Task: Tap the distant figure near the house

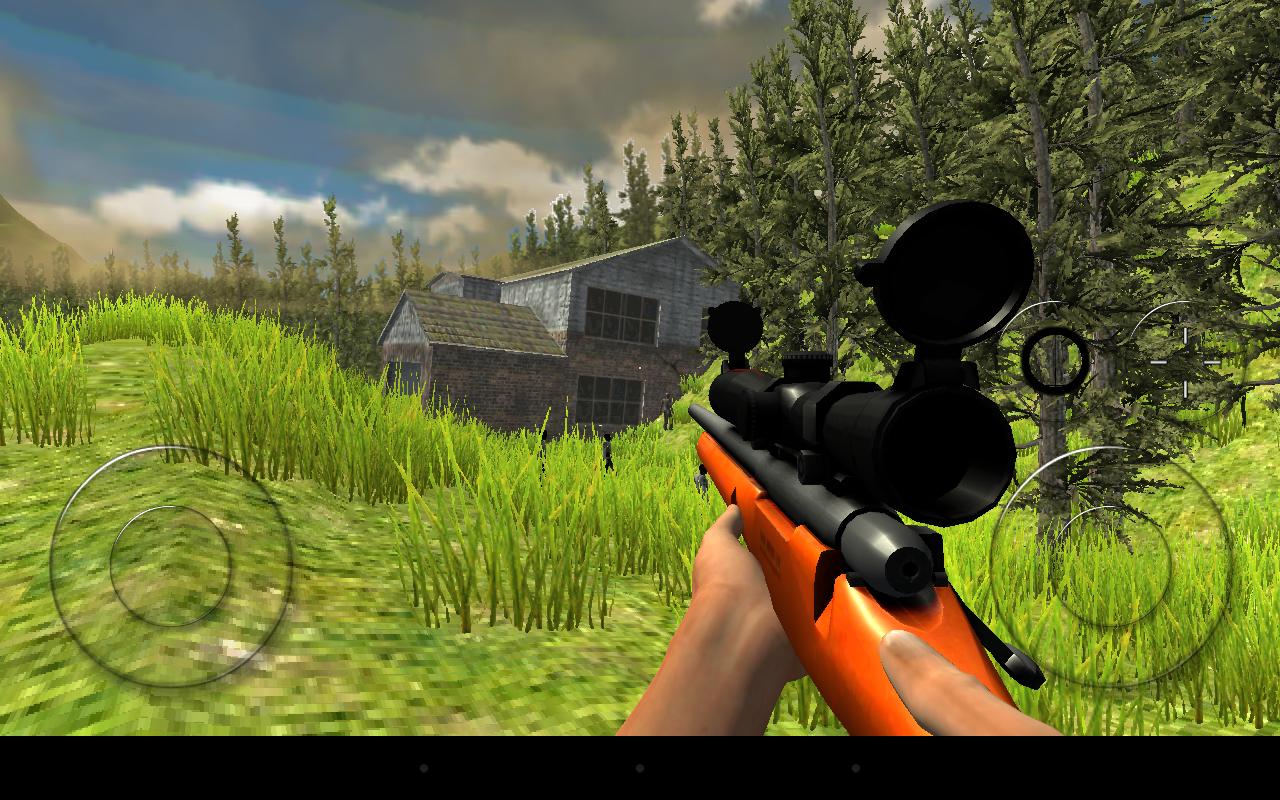Action: [x=607, y=450]
